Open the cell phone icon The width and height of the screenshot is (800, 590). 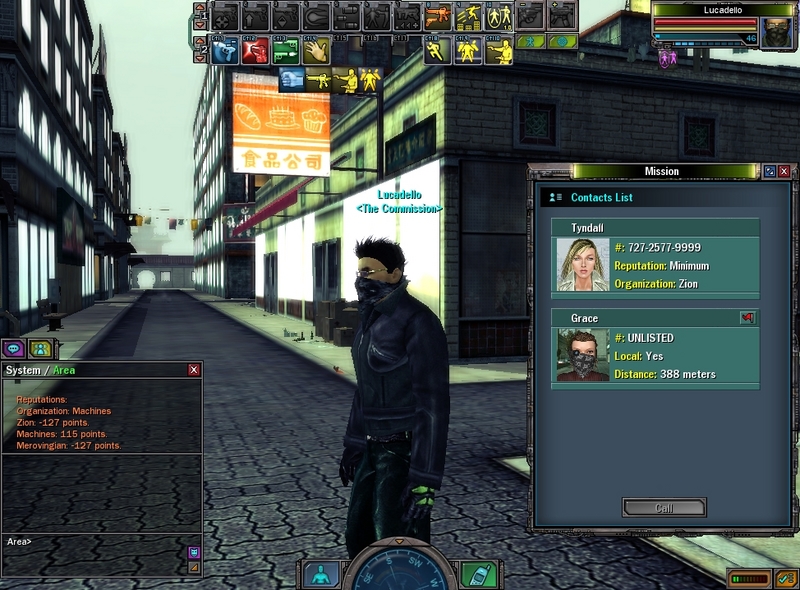[478, 575]
